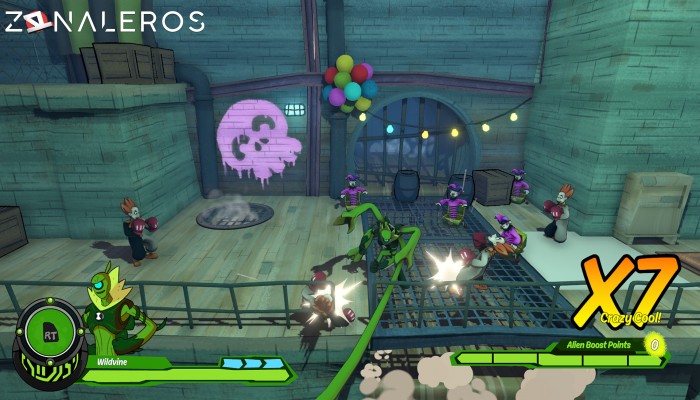Open the ZonaLeros watermark logo
This screenshot has height=400, width=700.
point(104,21)
